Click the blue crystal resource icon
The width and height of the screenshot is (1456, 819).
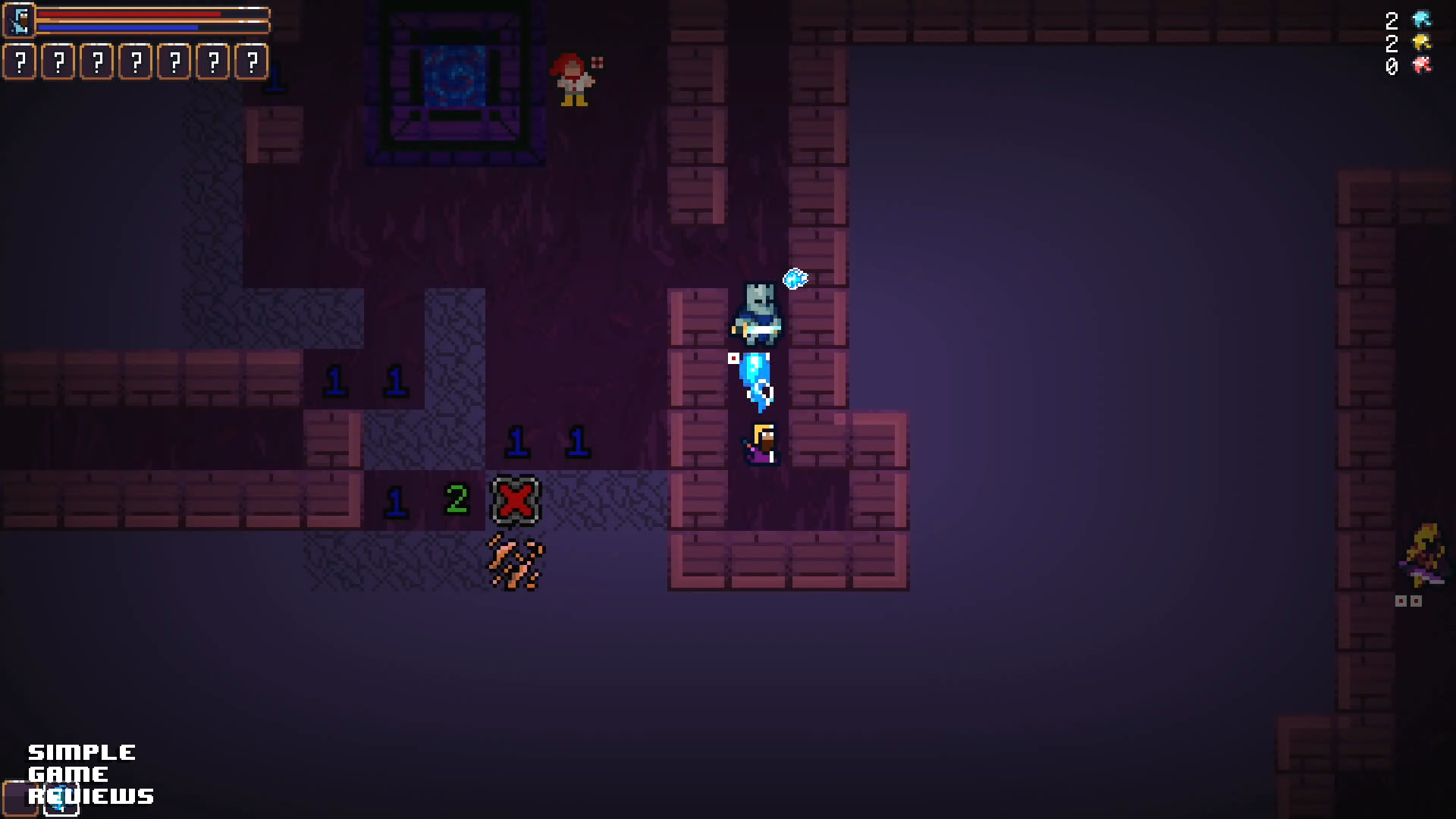pyautogui.click(x=1421, y=20)
